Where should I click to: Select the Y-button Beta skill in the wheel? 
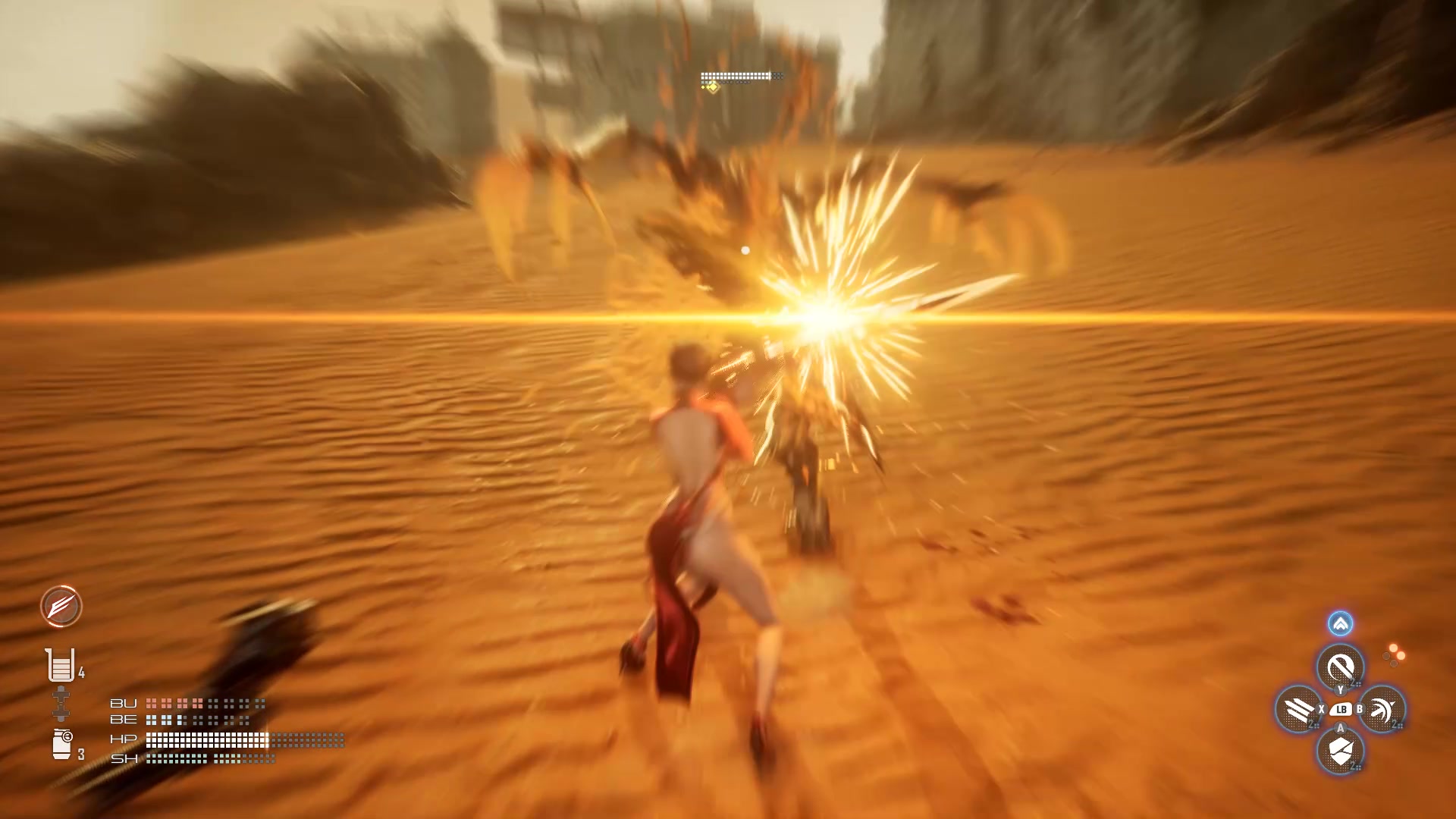click(x=1340, y=666)
